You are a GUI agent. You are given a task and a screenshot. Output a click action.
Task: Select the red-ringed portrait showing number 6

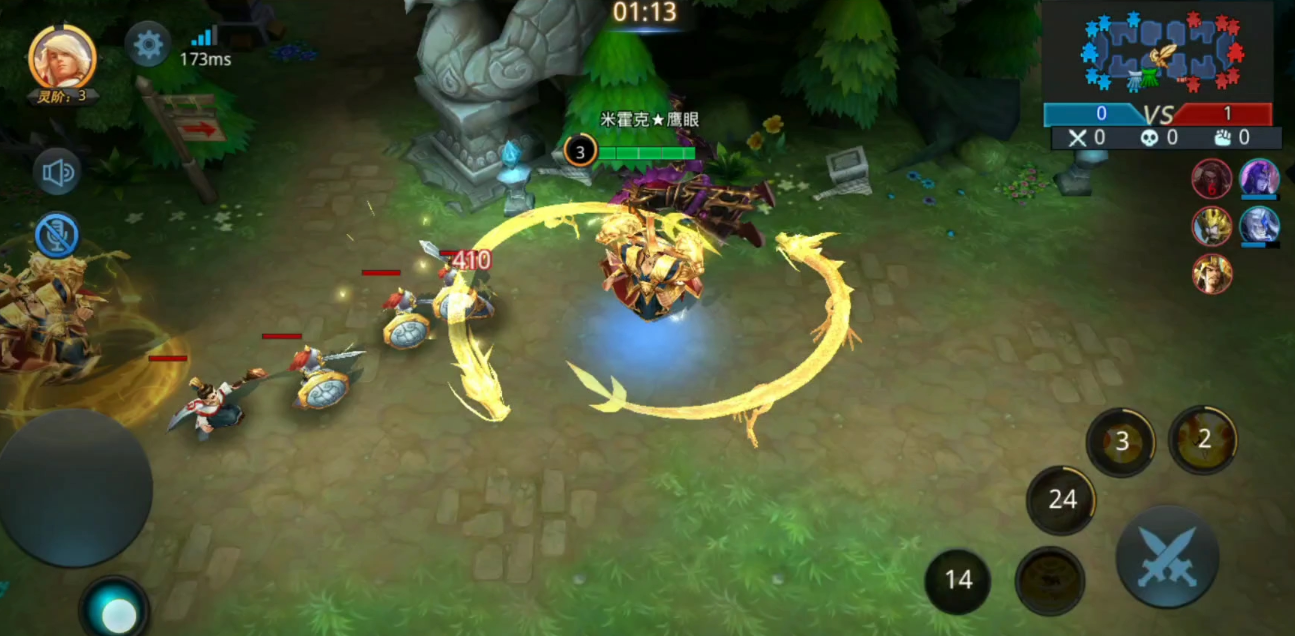(1211, 179)
